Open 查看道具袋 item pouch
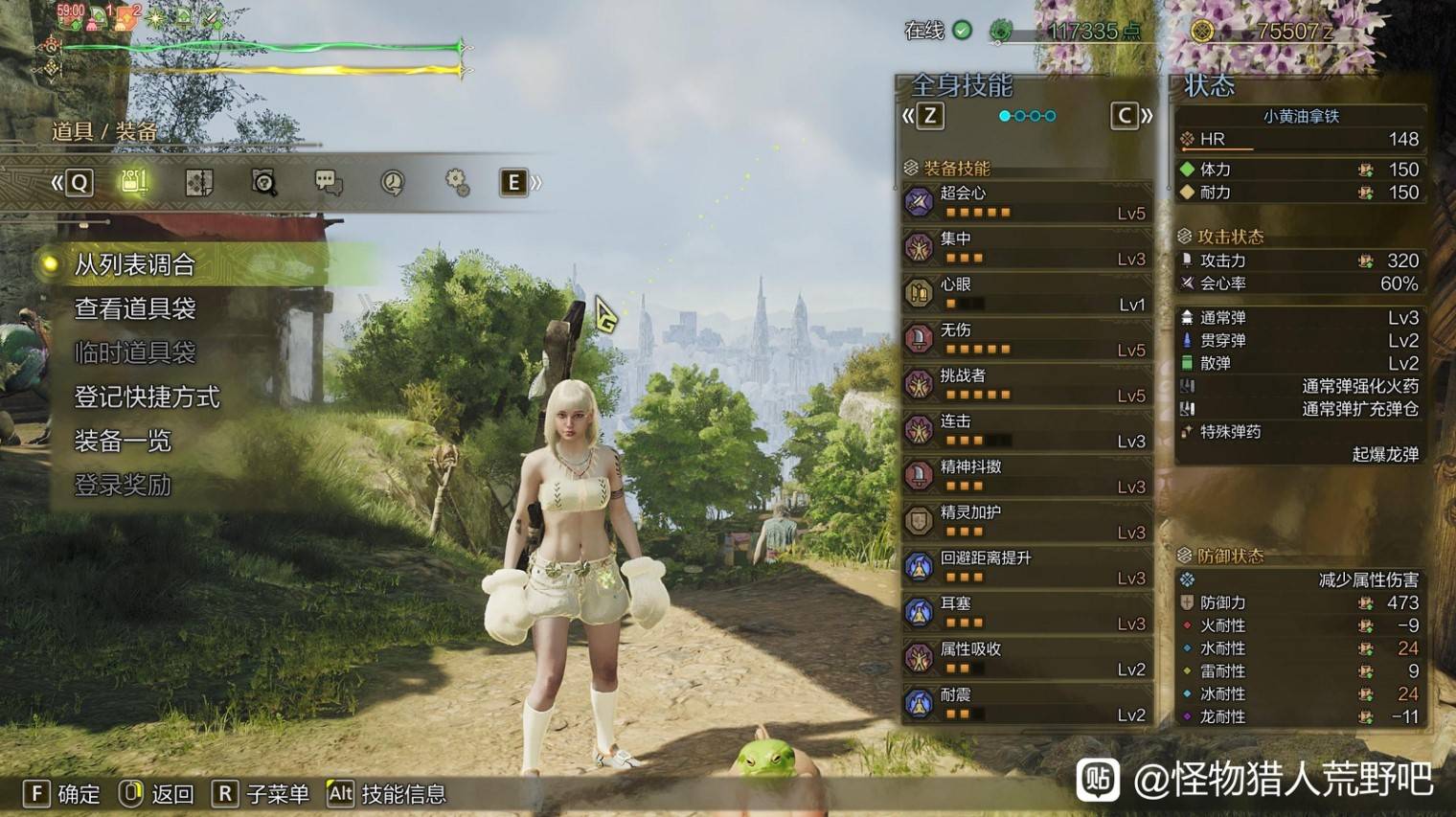The width and height of the screenshot is (1456, 817). pos(135,308)
